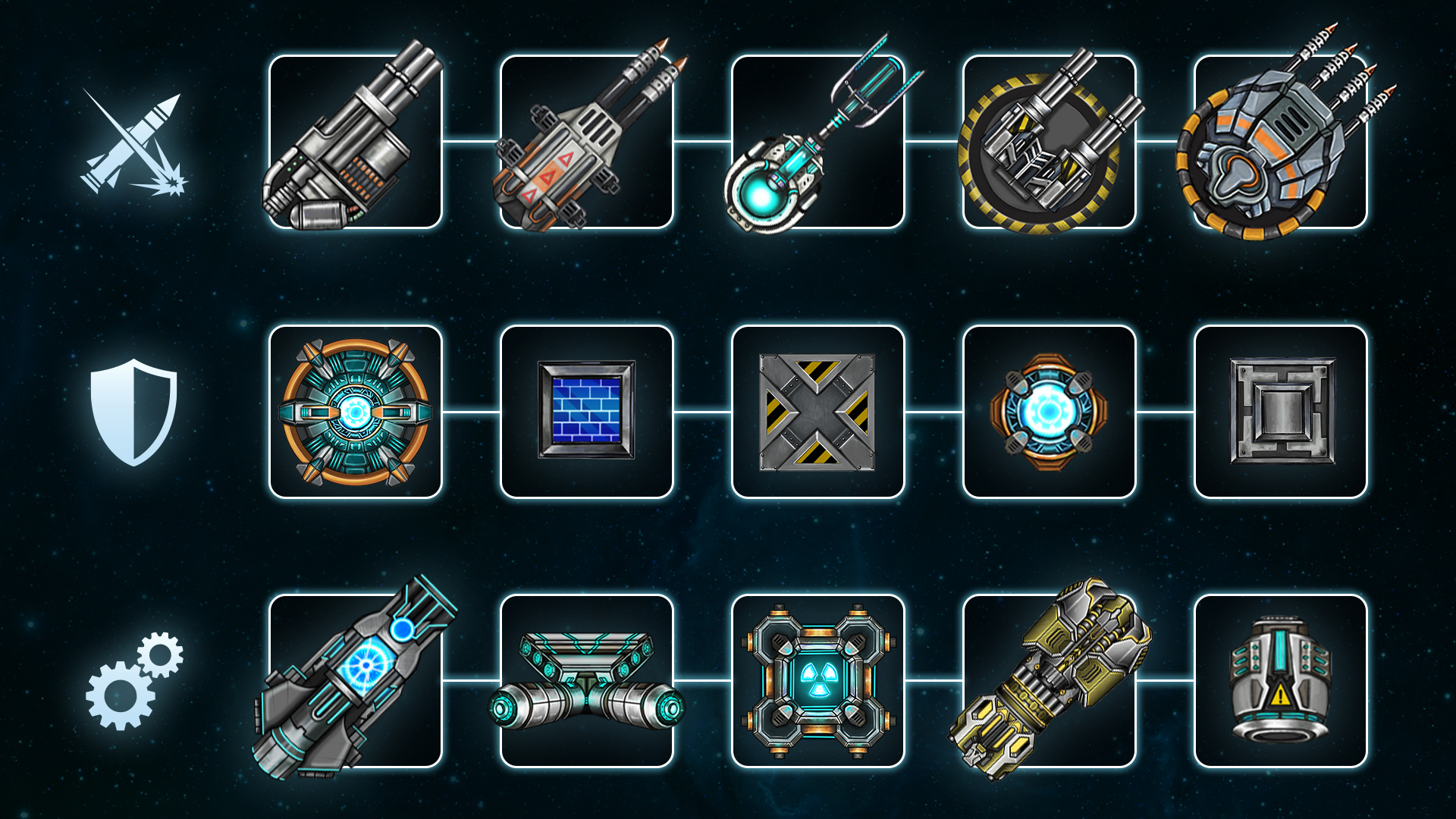Choose the hazard-striped X armor plate
Viewport: 1456px width, 819px height.
pyautogui.click(x=817, y=412)
